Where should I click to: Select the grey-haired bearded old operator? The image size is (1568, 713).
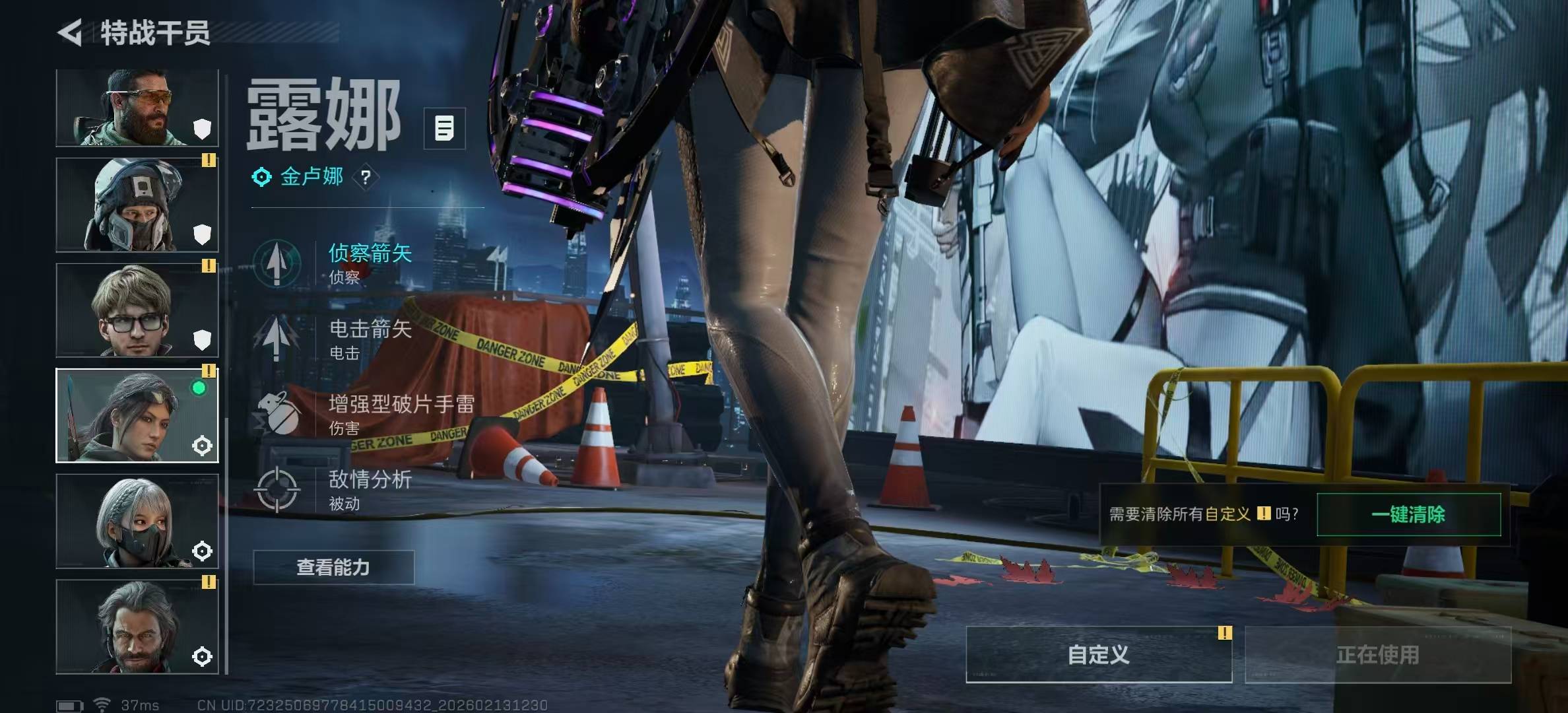pyautogui.click(x=137, y=627)
